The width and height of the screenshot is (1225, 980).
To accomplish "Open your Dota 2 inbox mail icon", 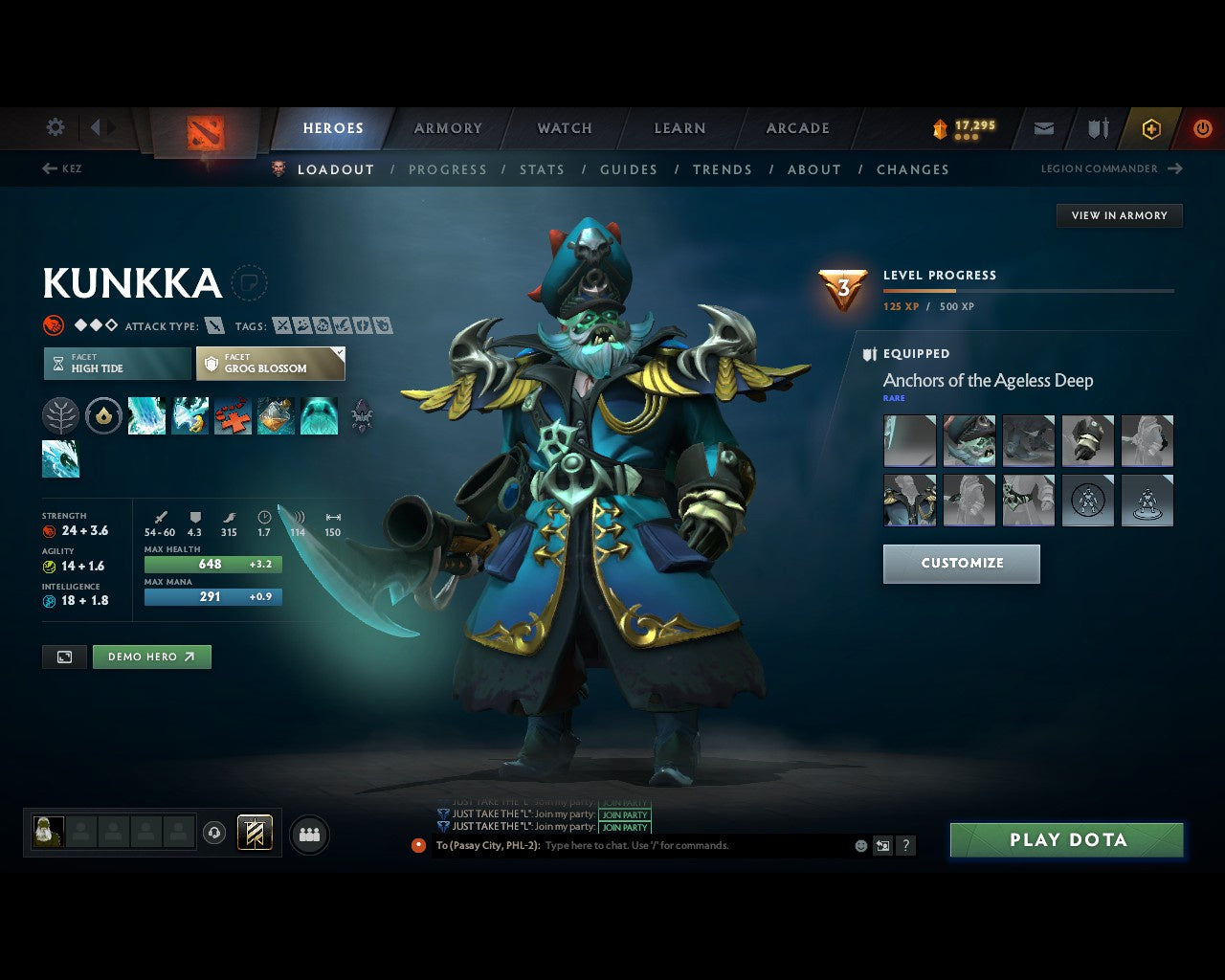I will 1043,128.
